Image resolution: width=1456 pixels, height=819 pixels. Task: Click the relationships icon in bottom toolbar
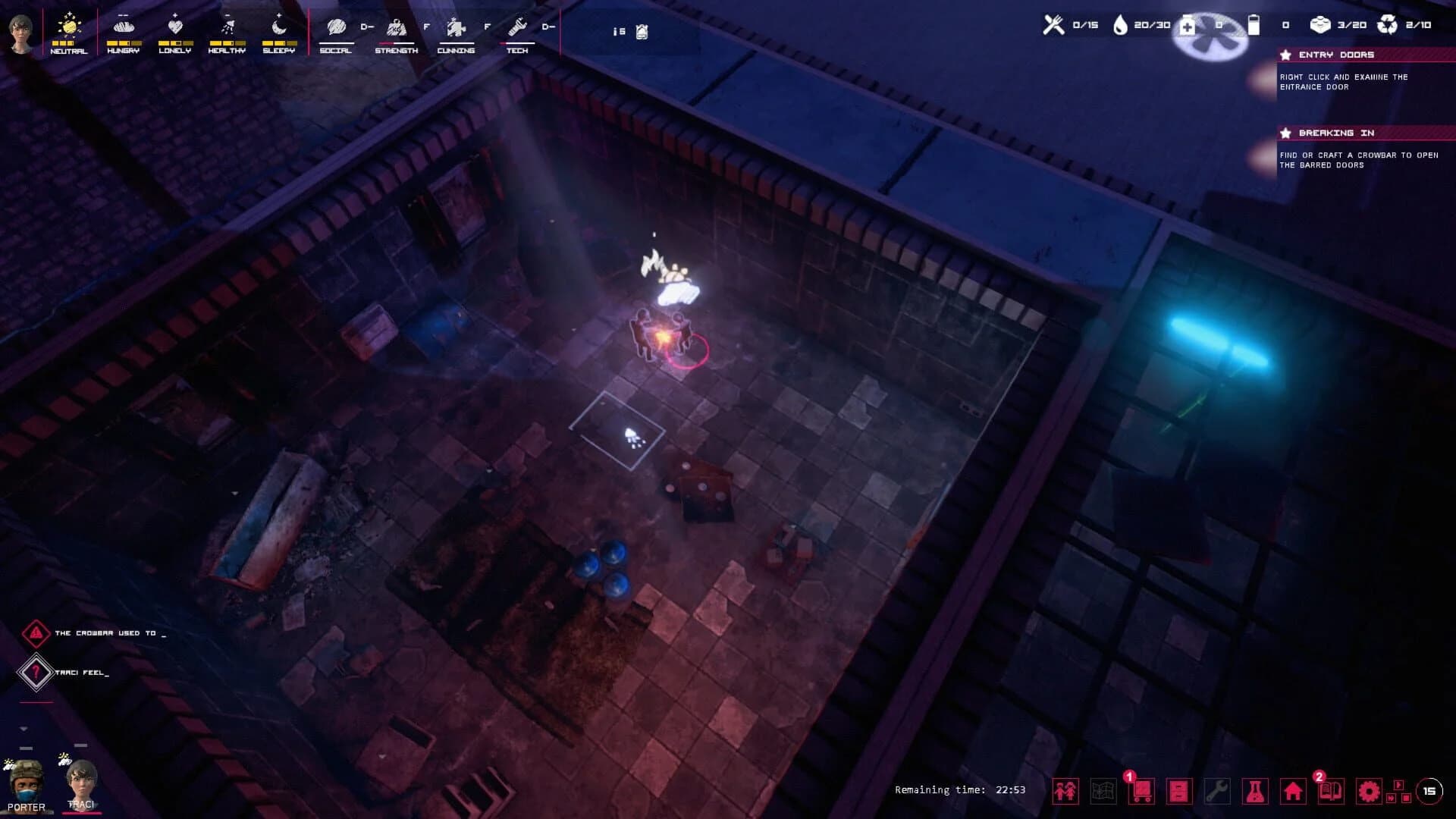click(1067, 791)
